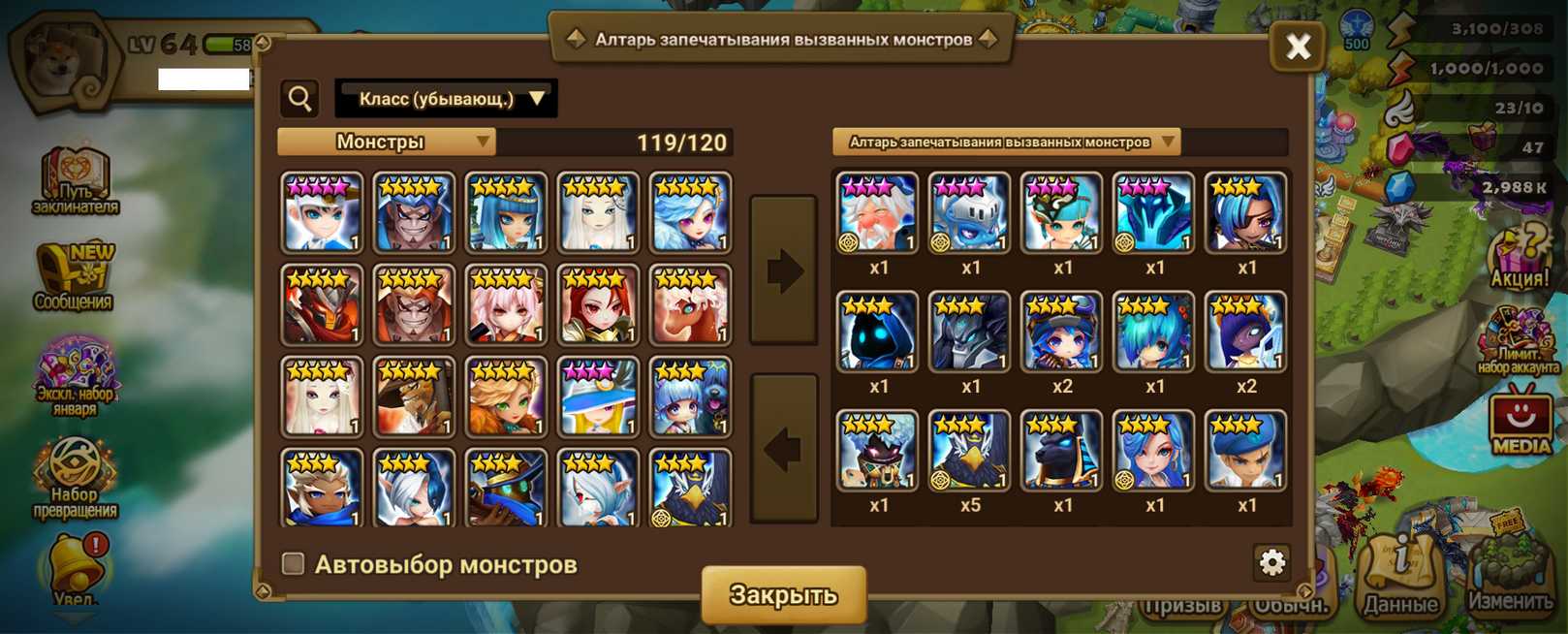Click the Закрыть button
This screenshot has width=1568, height=634.
[783, 594]
